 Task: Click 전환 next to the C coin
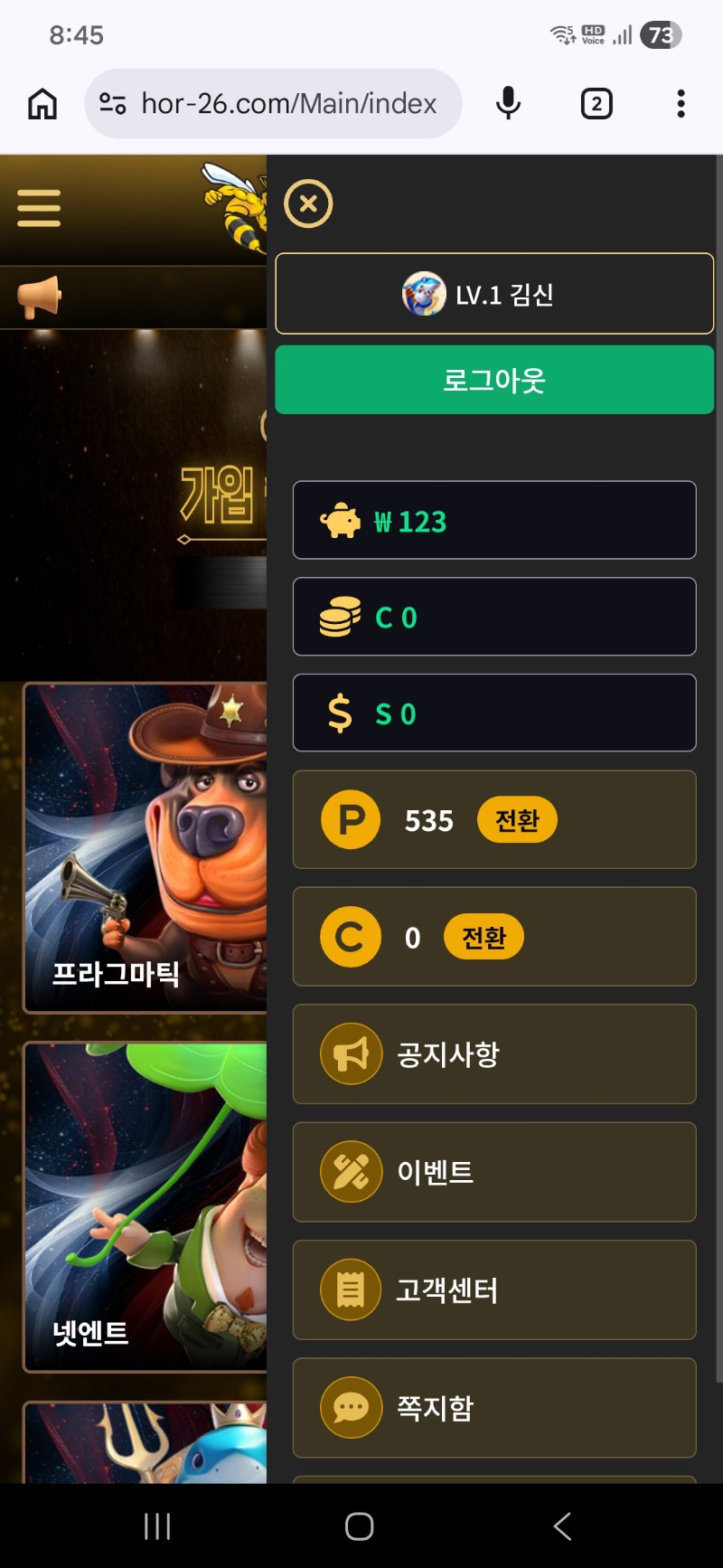(484, 938)
